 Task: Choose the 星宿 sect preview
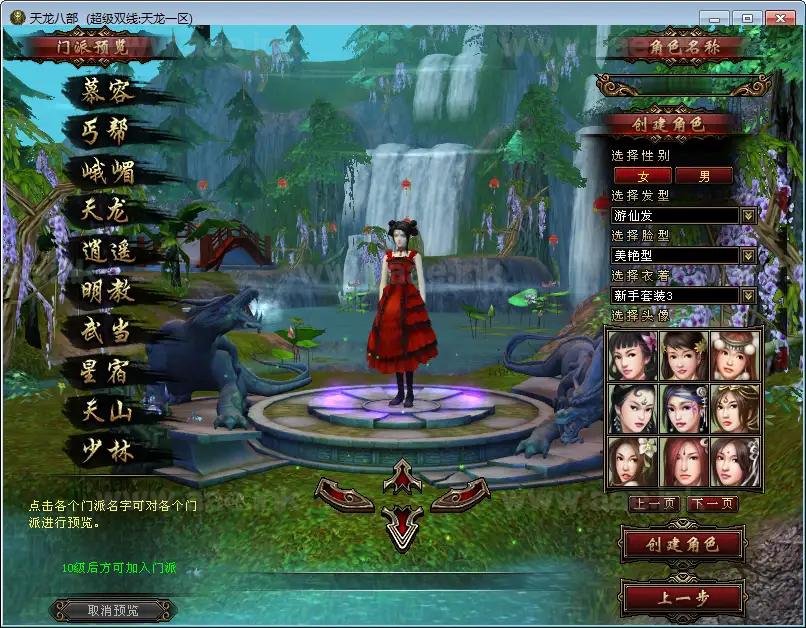pos(108,371)
